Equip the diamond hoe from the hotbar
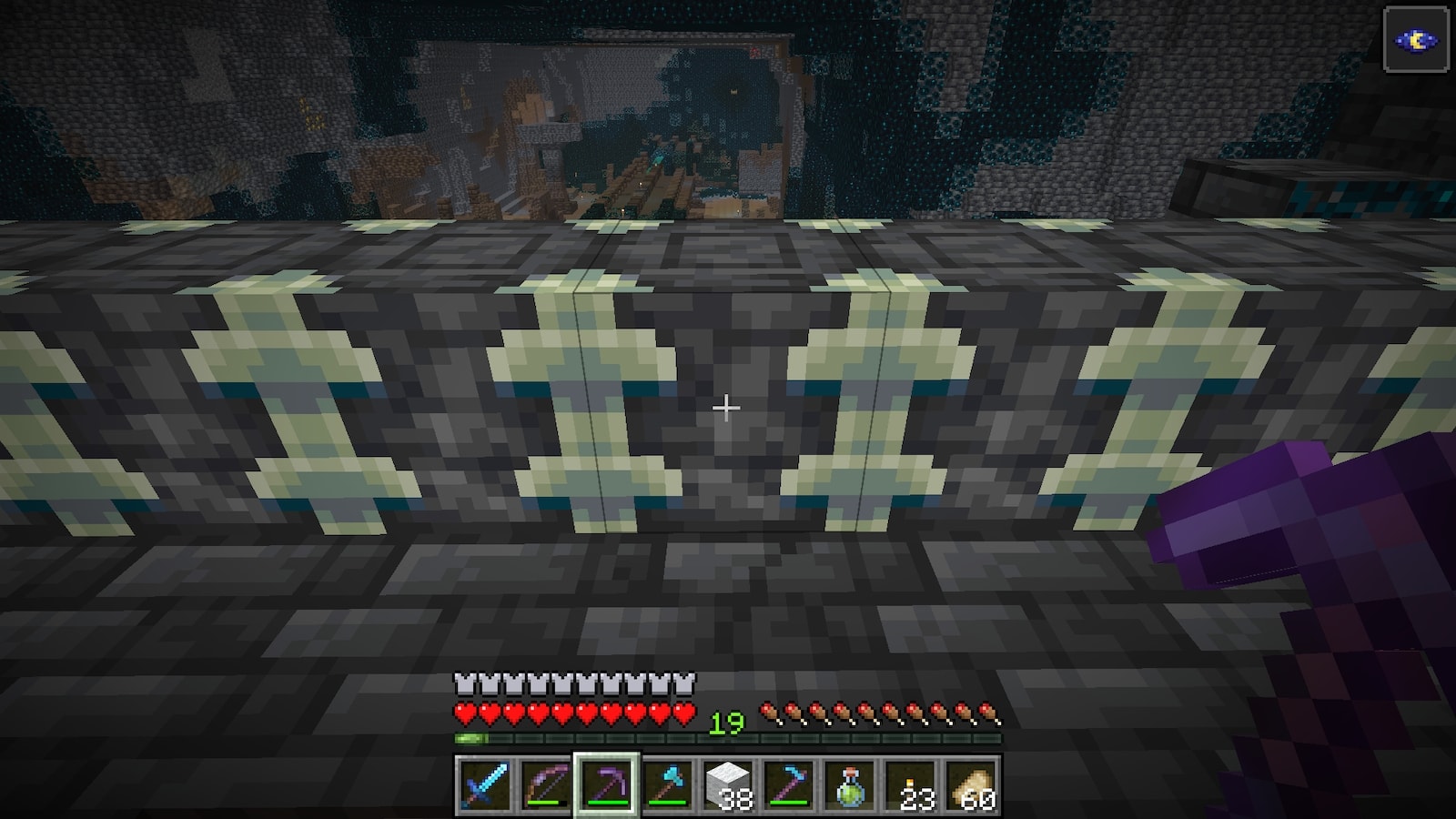The height and width of the screenshot is (819, 1456). [789, 784]
